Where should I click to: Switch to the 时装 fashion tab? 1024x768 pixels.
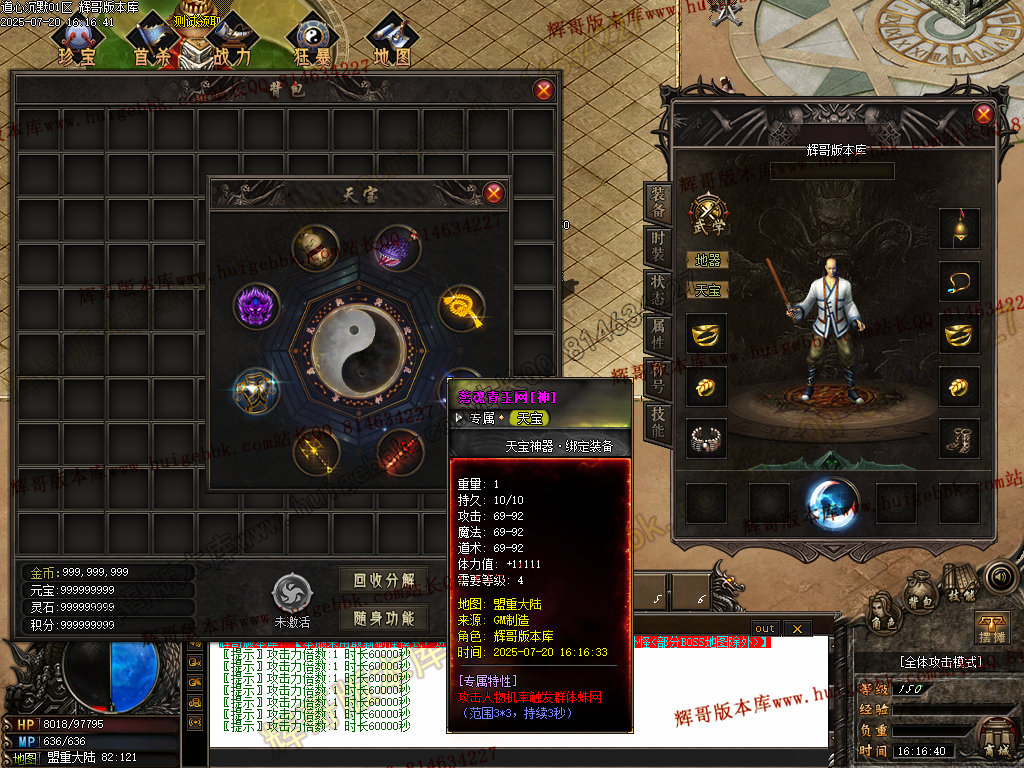[657, 246]
